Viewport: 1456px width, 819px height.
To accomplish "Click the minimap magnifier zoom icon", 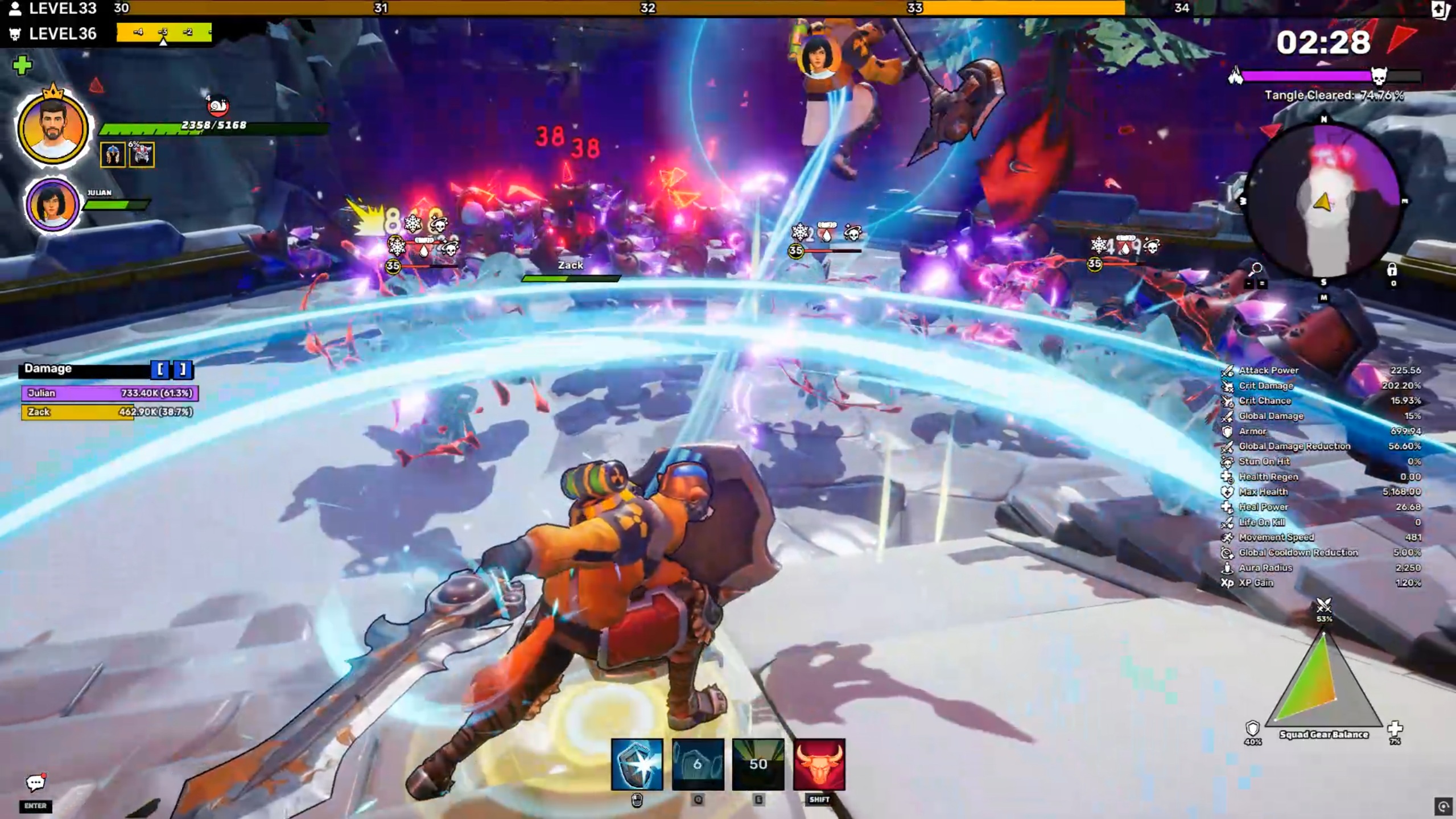I will (1256, 268).
